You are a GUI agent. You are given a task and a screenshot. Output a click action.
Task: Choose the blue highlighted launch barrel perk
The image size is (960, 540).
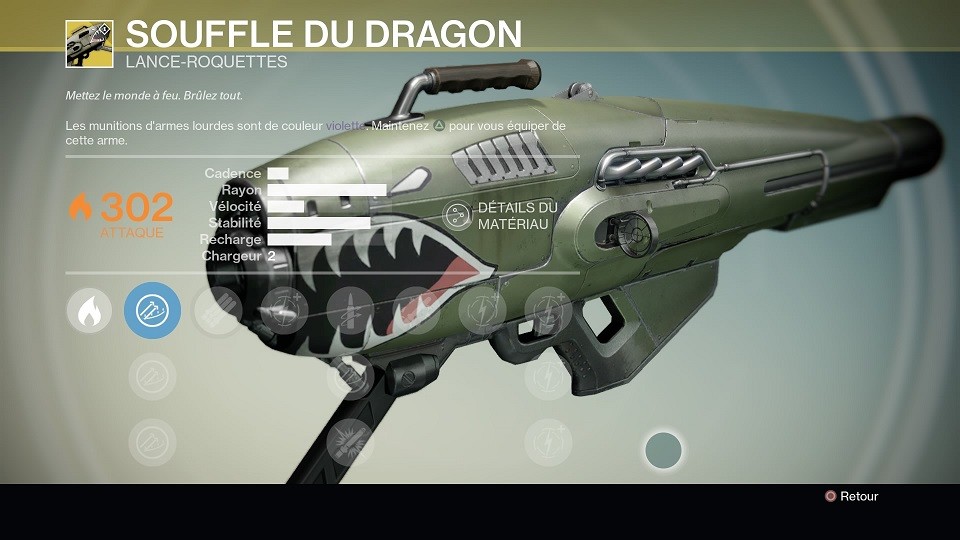point(152,311)
